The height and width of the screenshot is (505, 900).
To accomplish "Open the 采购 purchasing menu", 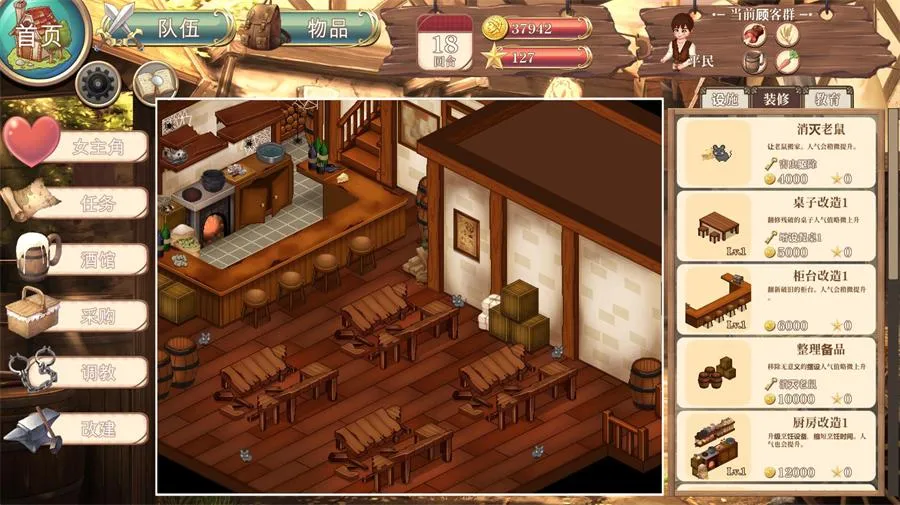I will (x=97, y=316).
